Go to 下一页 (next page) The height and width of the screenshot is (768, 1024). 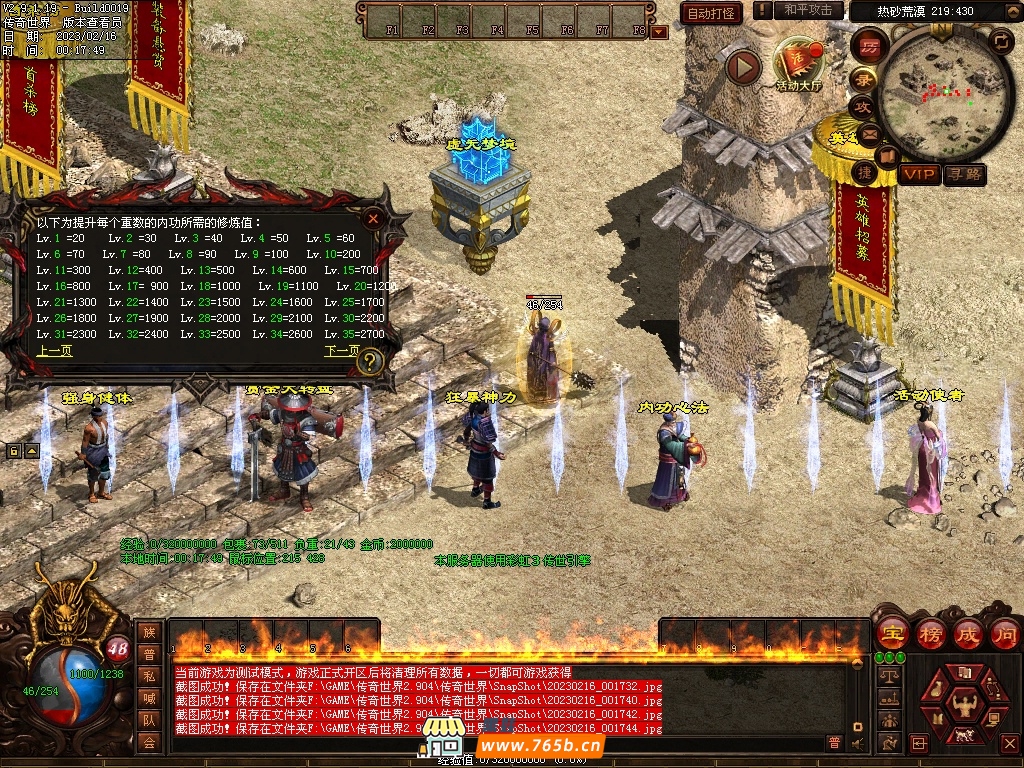click(x=341, y=351)
